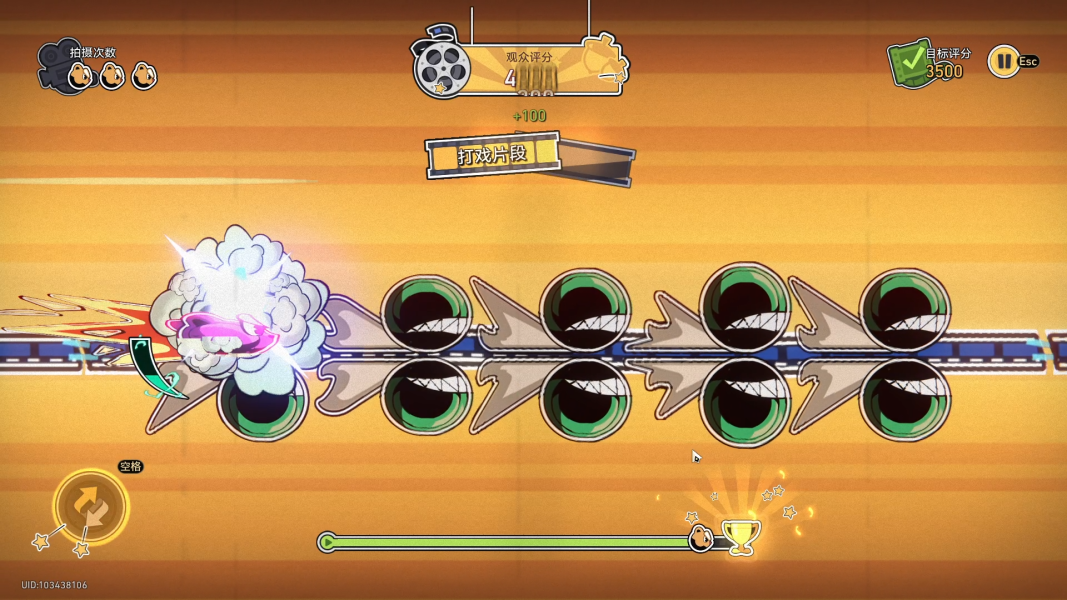The height and width of the screenshot is (600, 1067).
Task: Pause the game with the yellow pause button
Action: pos(1002,62)
